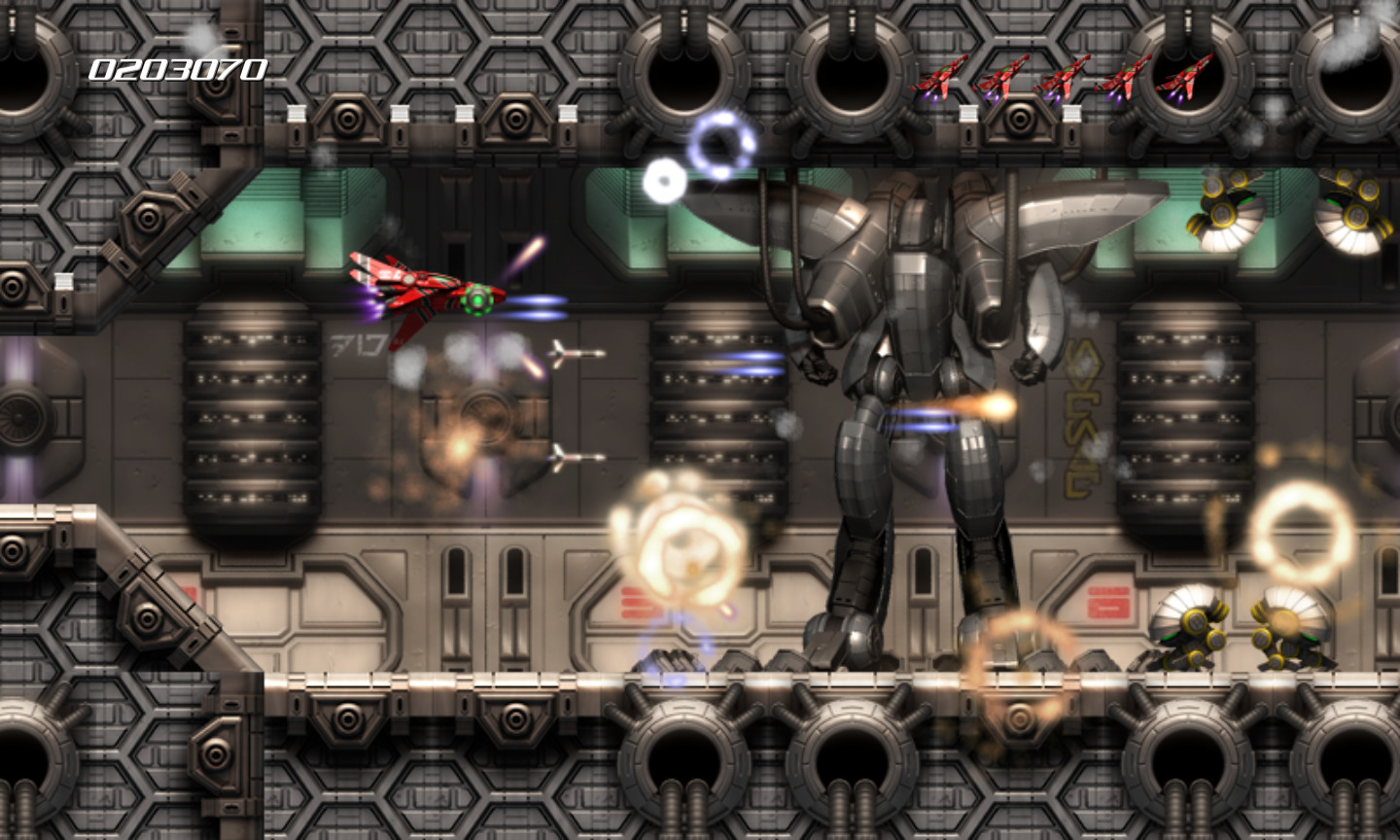Click the green glowing orb on the ship

point(479,301)
